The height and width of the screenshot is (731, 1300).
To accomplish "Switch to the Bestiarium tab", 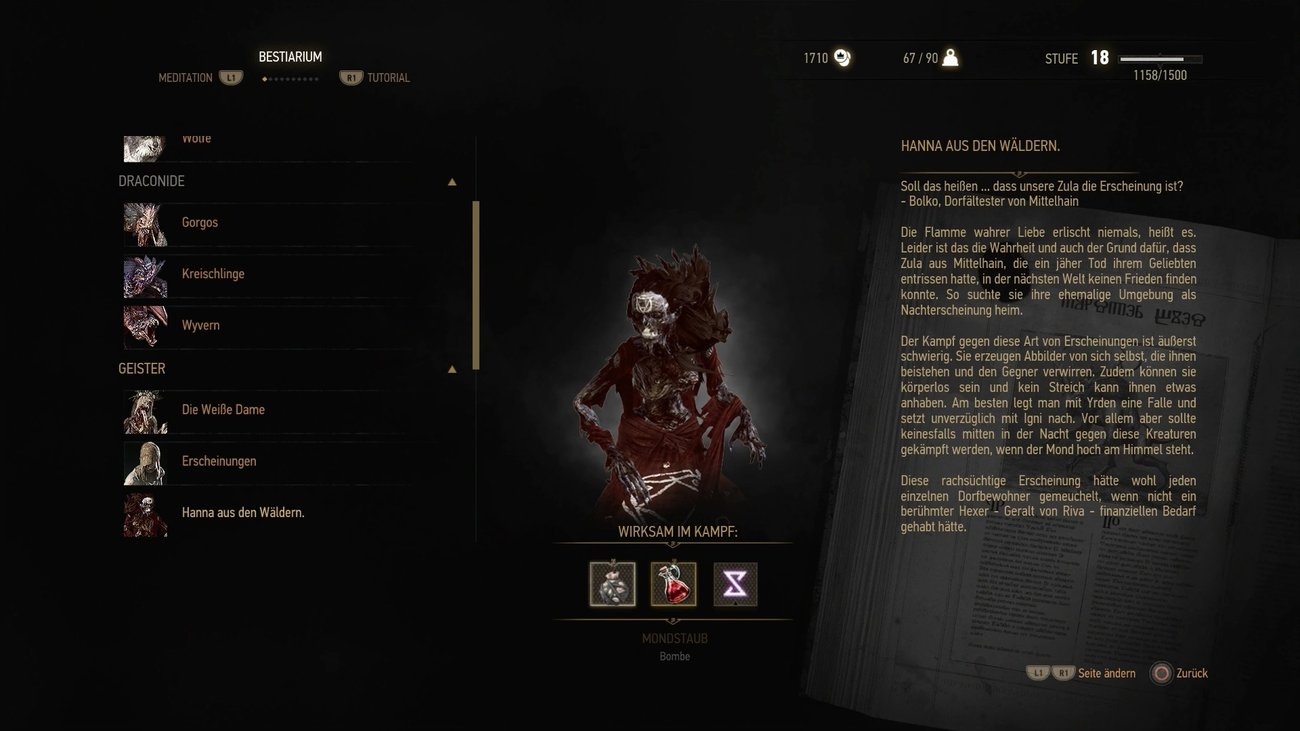I will (291, 57).
